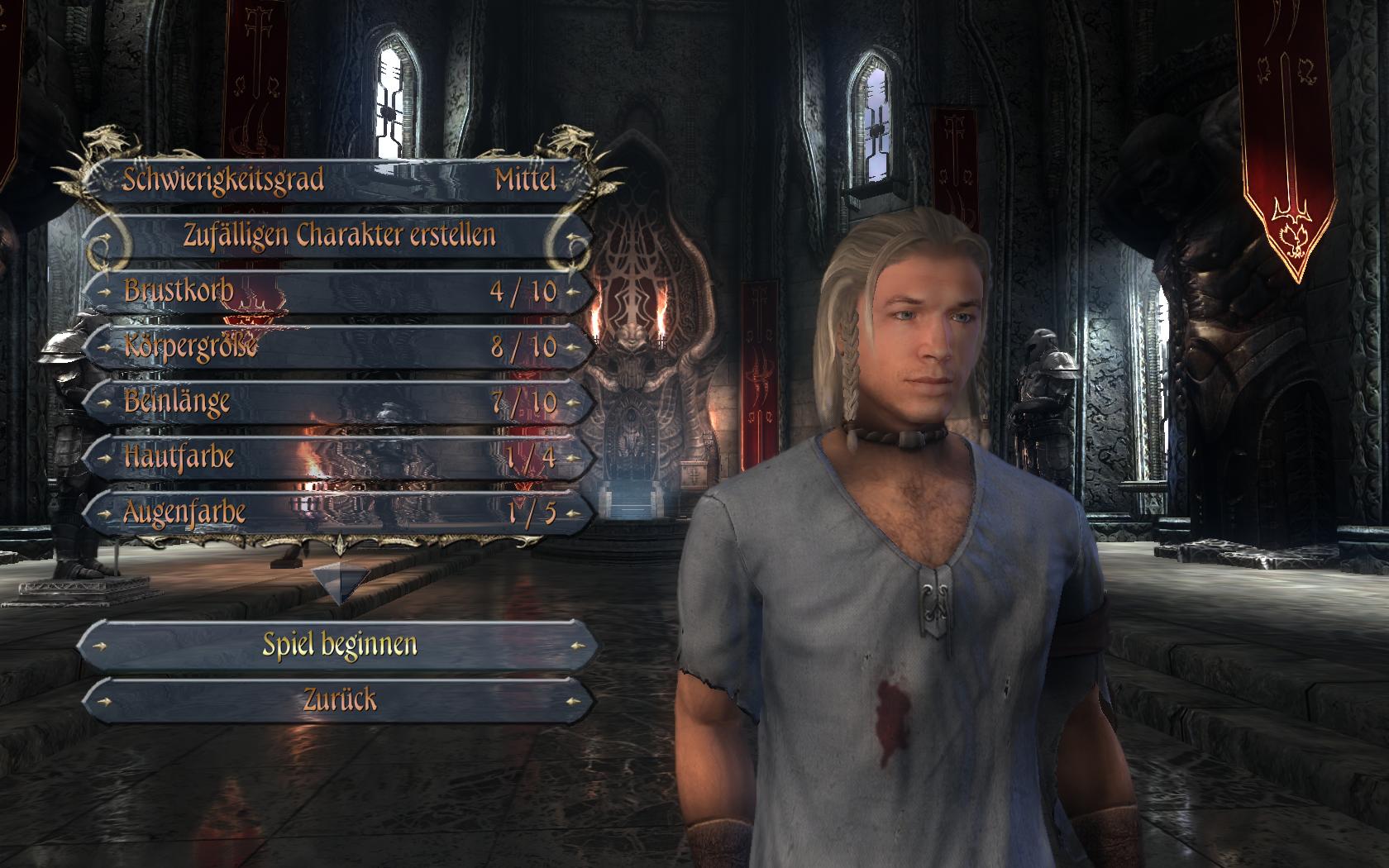Switch to previous Augenfarbe option
This screenshot has width=1389, height=868.
103,513
